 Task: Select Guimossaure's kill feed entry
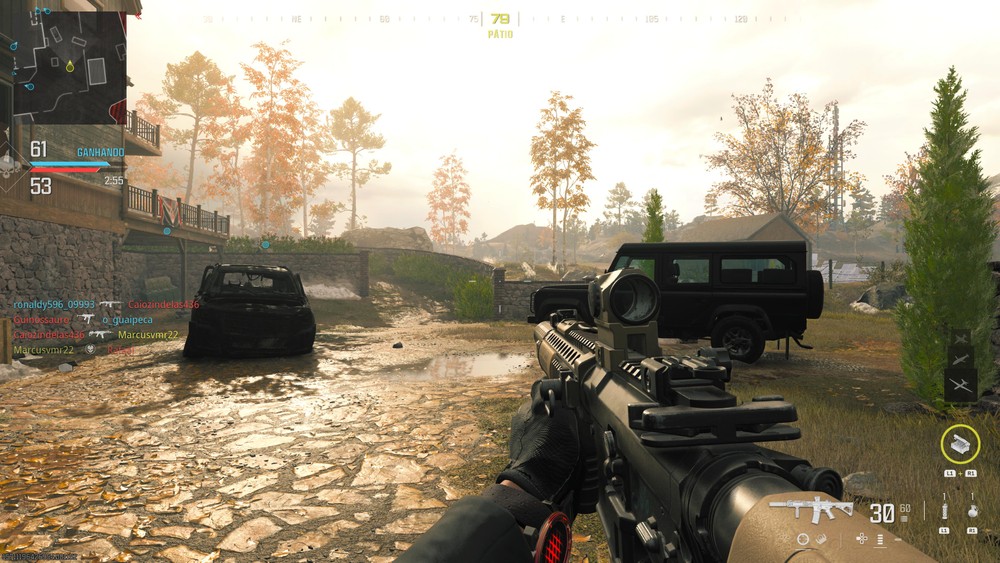pyautogui.click(x=43, y=319)
